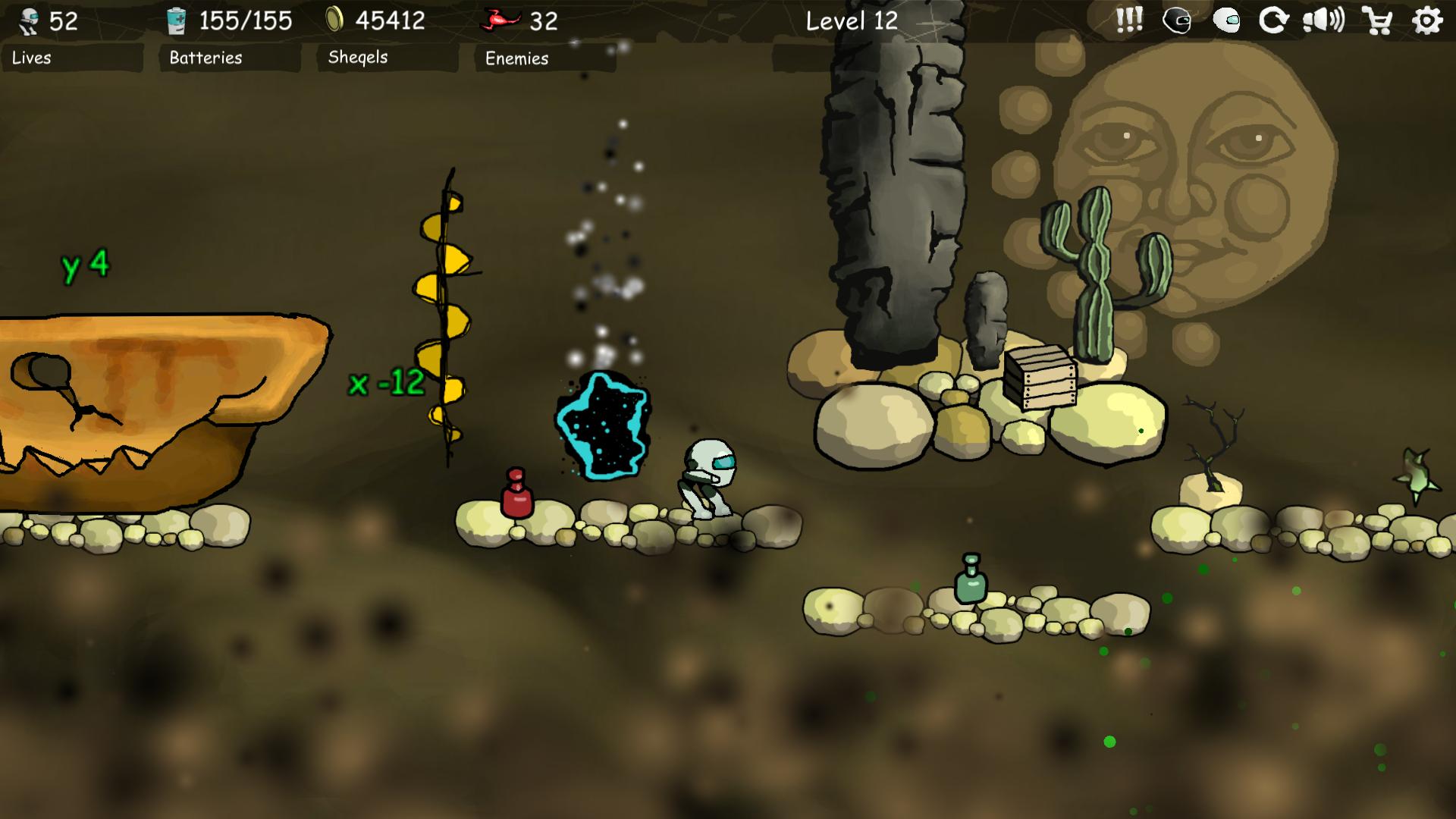This screenshot has width=1456, height=819.
Task: Open the settings gear
Action: click(x=1428, y=21)
